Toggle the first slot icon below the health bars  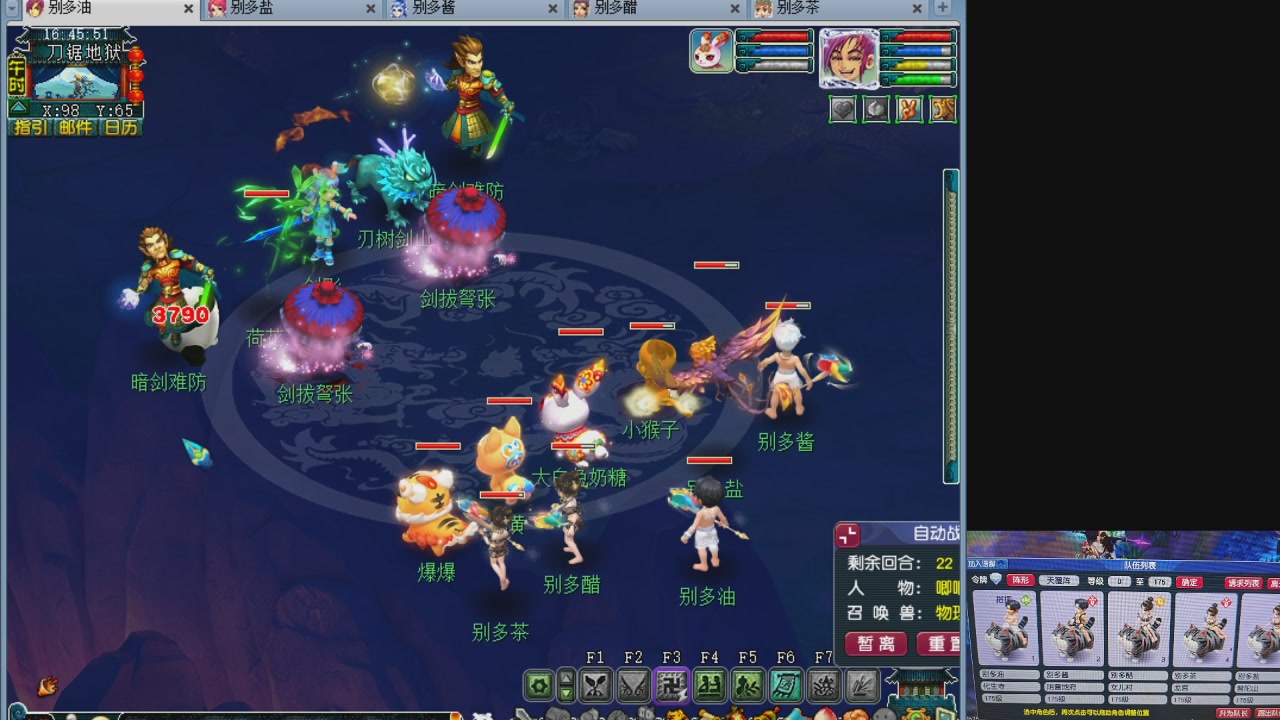coord(843,110)
